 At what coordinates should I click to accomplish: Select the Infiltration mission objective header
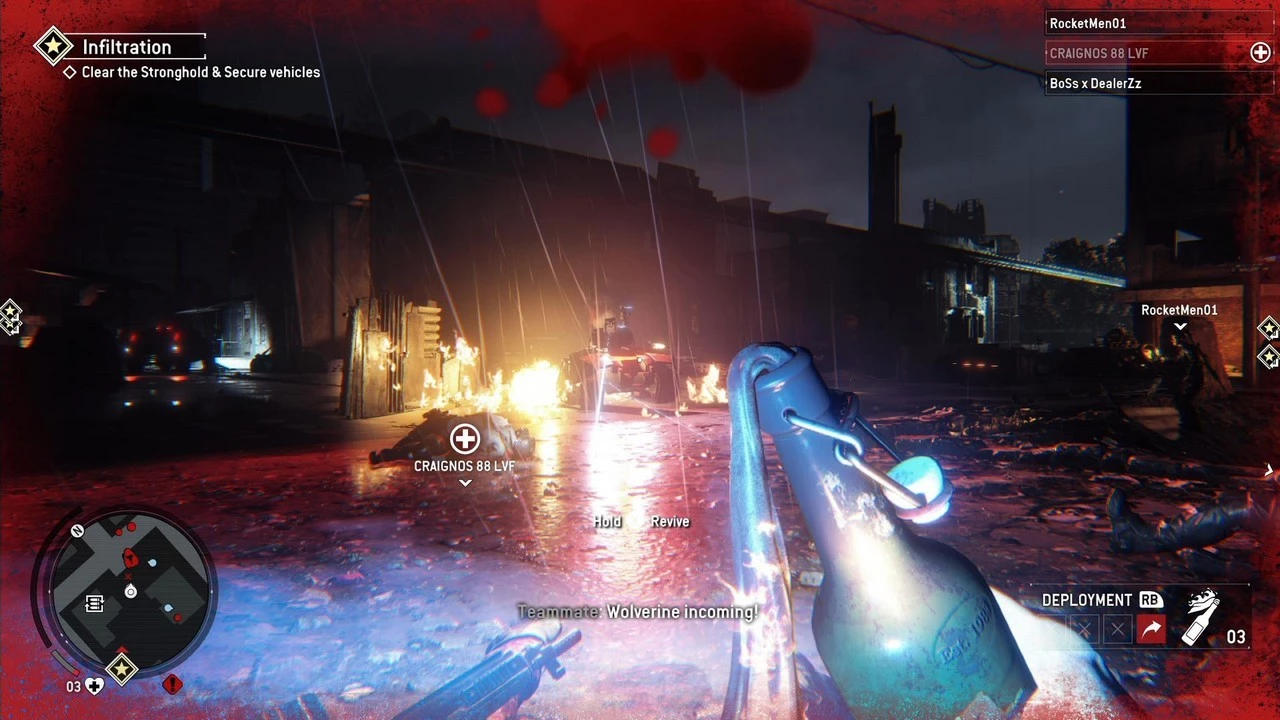pyautogui.click(x=125, y=47)
